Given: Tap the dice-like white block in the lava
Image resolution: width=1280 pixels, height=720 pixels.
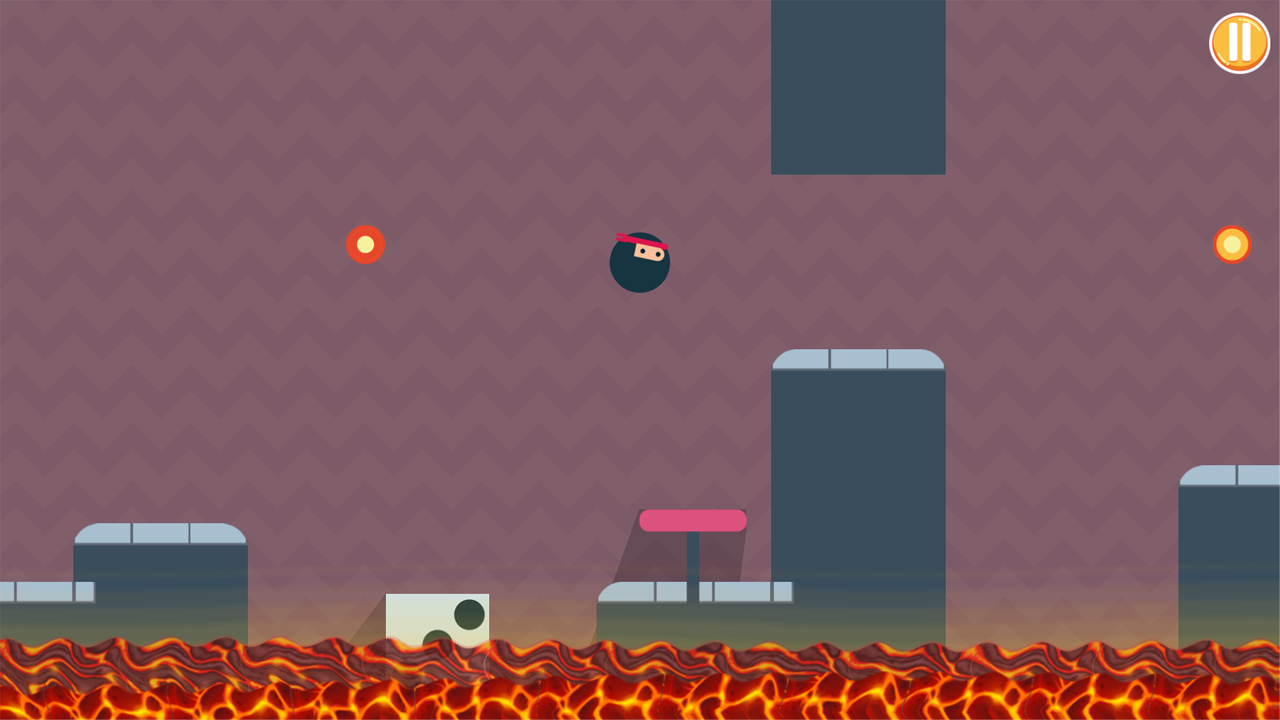Looking at the screenshot, I should 436,618.
